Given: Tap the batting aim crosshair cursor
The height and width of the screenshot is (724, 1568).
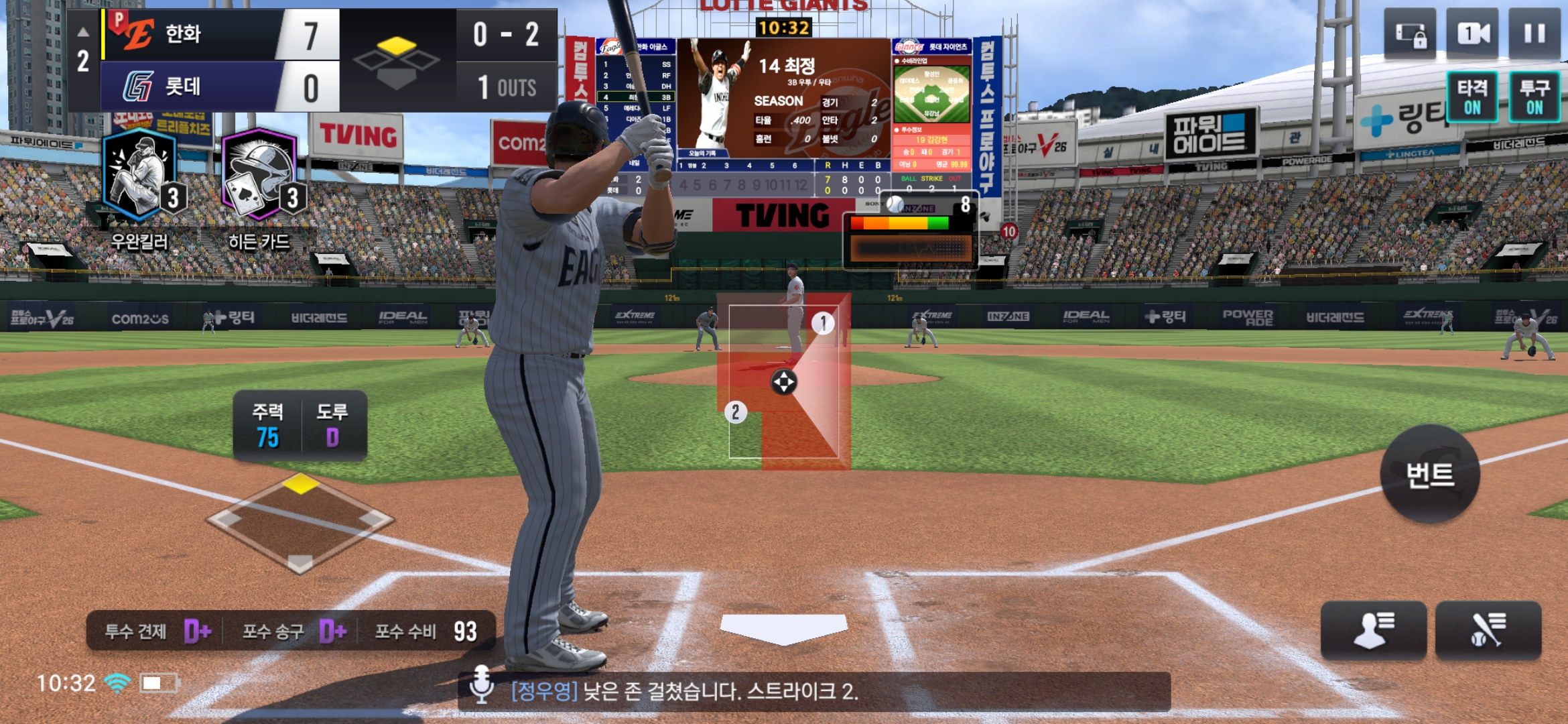Looking at the screenshot, I should (x=783, y=382).
